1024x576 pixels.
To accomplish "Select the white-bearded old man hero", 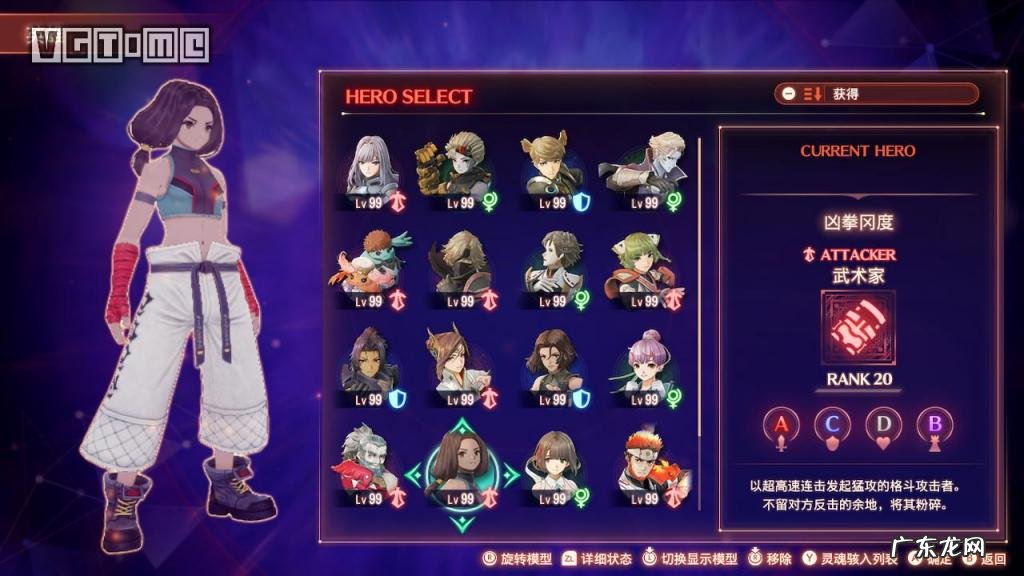I will pyautogui.click(x=368, y=461).
